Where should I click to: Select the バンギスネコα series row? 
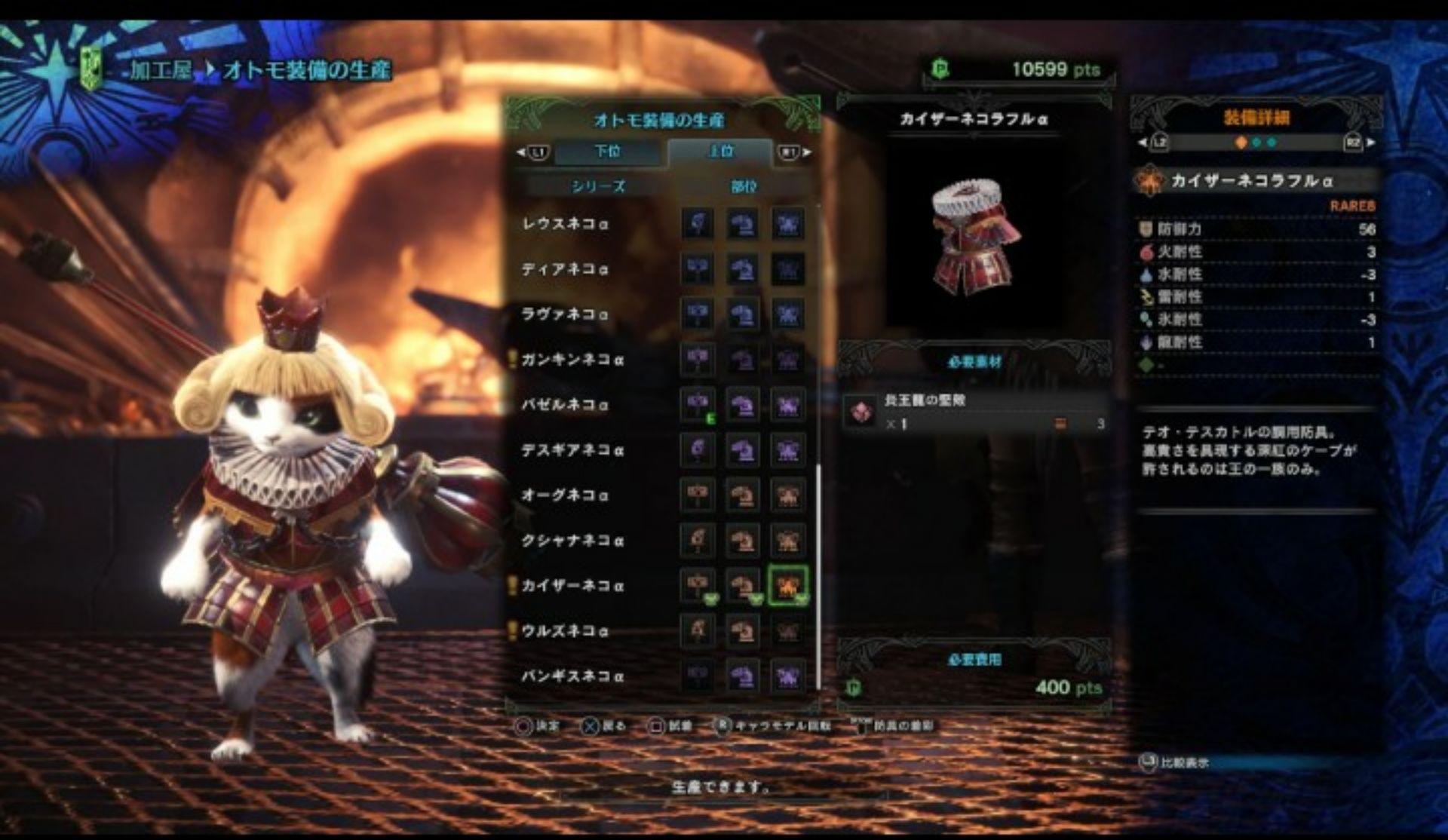coord(572,676)
